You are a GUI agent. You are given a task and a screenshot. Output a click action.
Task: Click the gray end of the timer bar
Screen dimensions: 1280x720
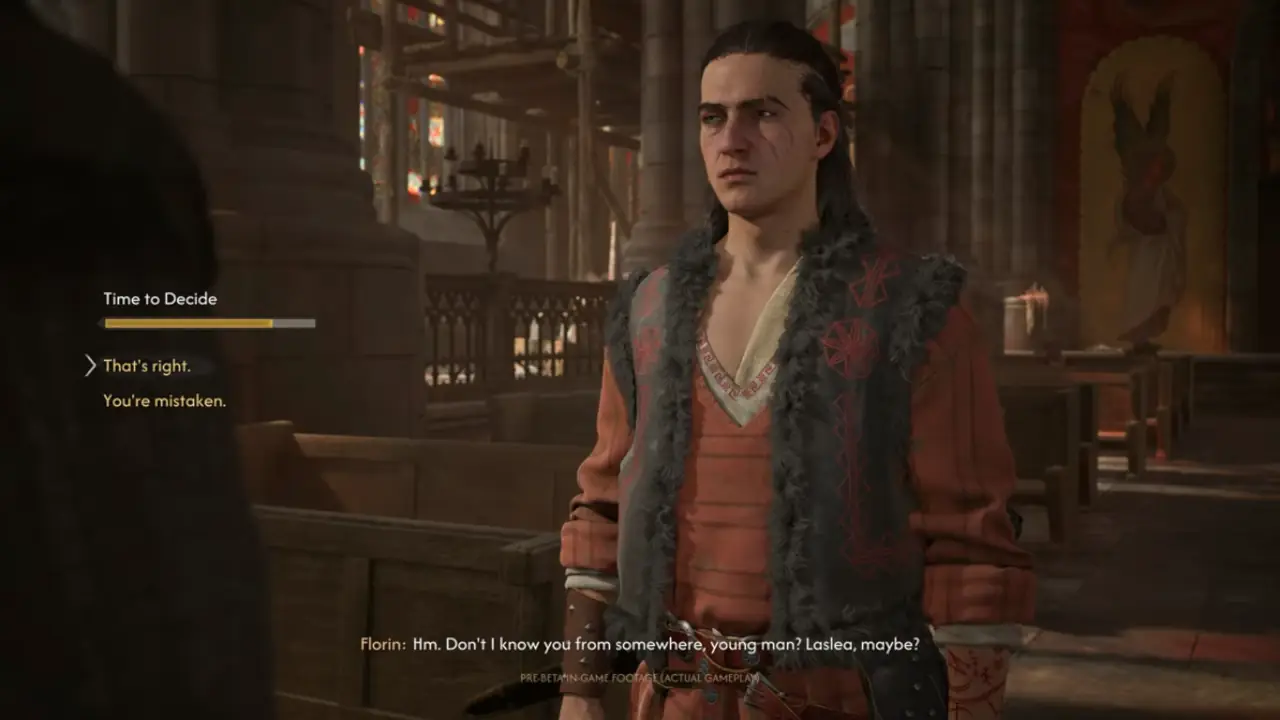coord(295,323)
